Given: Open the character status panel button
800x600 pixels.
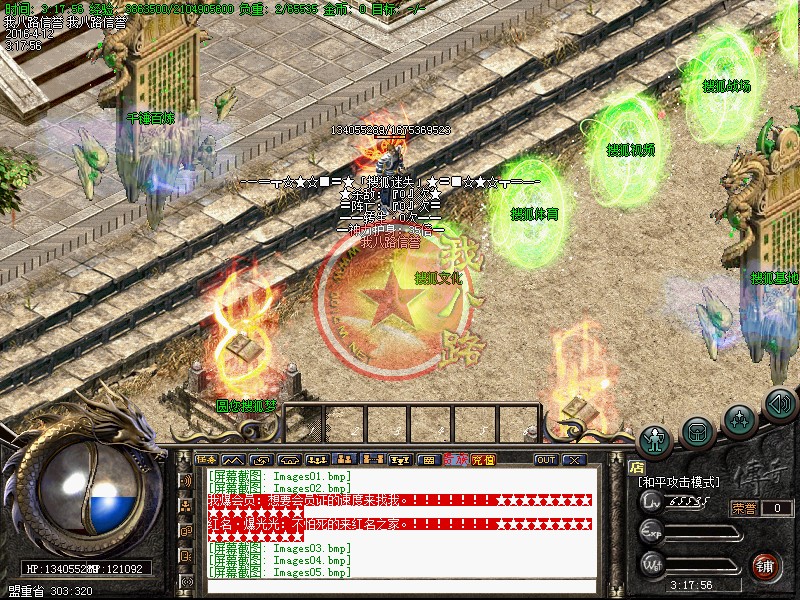Looking at the screenshot, I should point(655,436).
